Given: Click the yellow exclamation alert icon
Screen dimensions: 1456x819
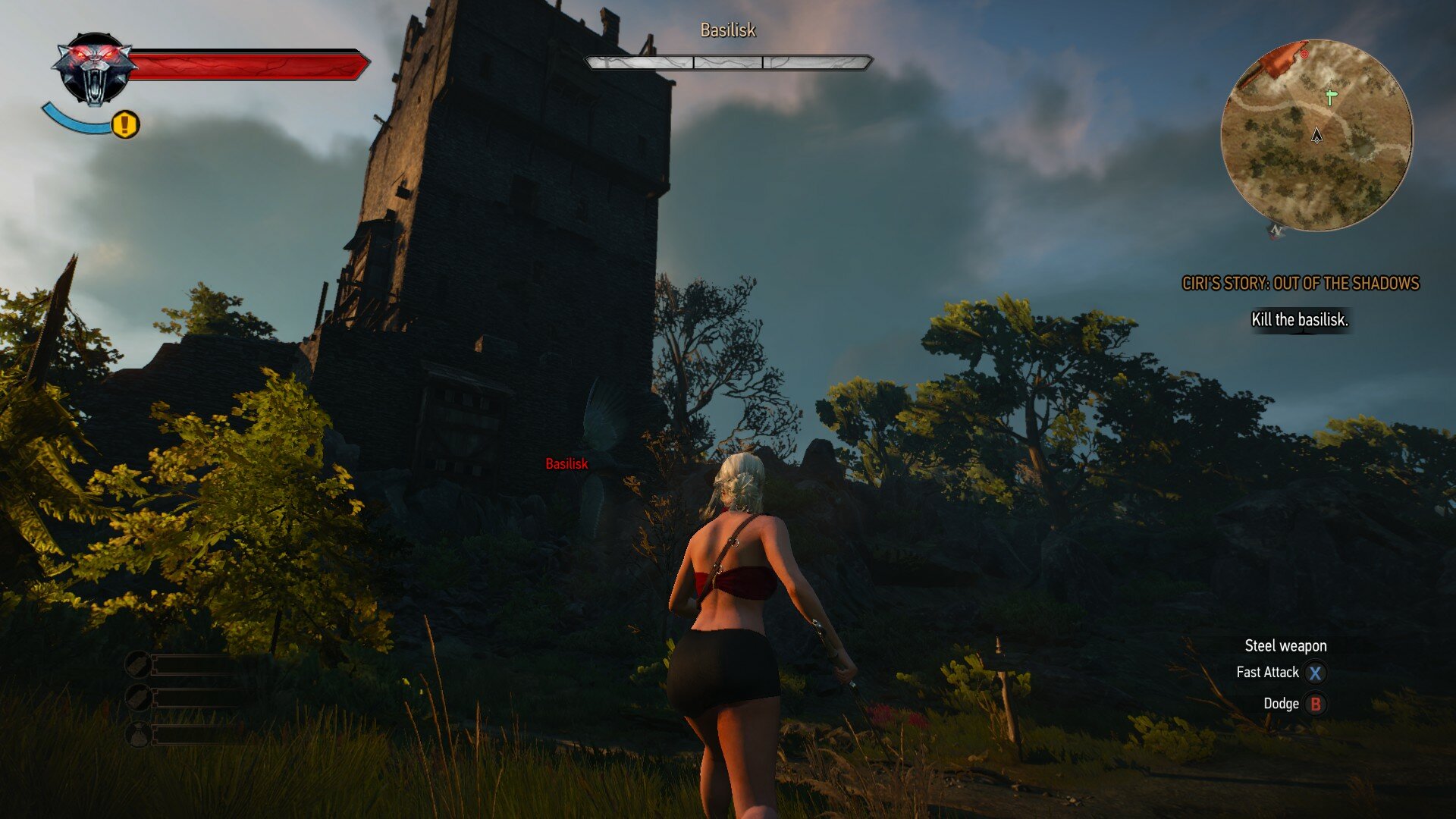Looking at the screenshot, I should (126, 124).
